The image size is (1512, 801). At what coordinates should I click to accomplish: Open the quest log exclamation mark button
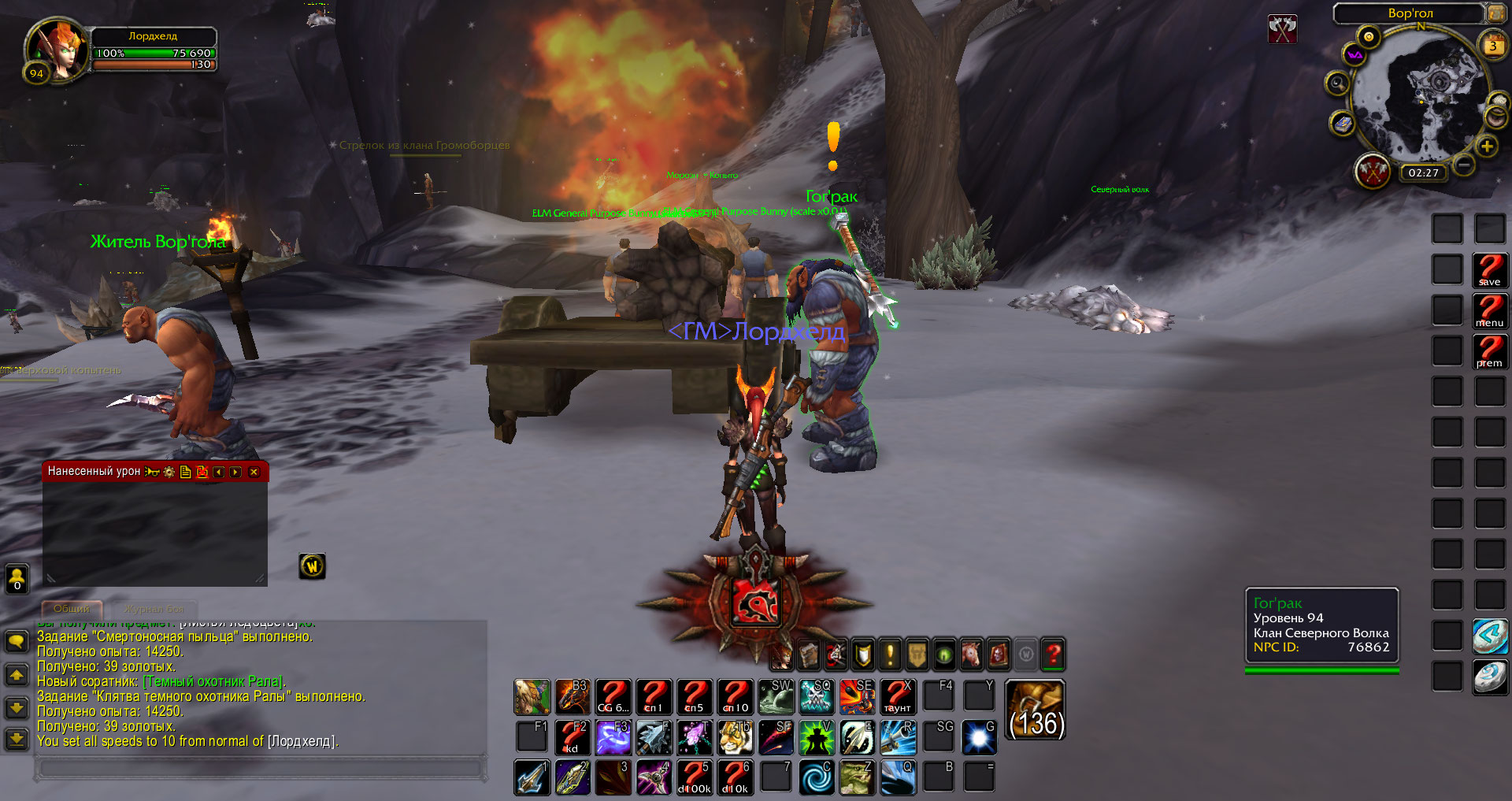(x=890, y=654)
